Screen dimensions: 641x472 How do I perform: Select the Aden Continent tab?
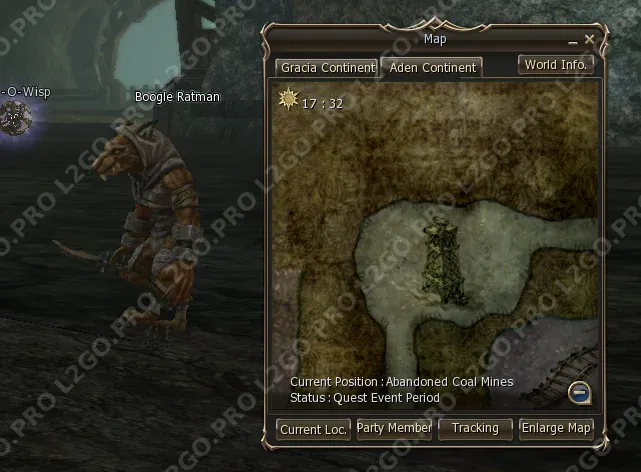pyautogui.click(x=431, y=68)
